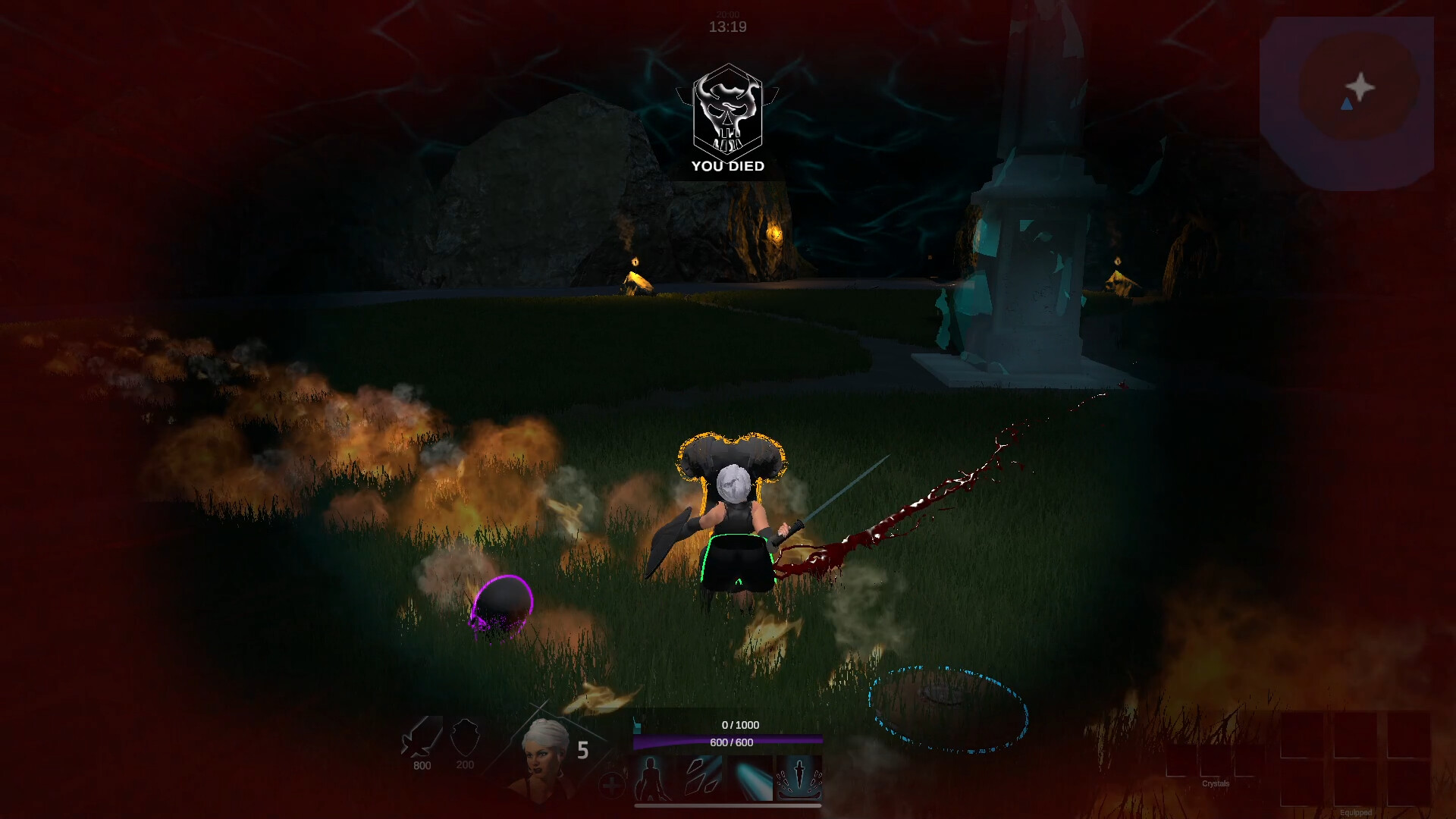Click the level 5 indicator near the portrait
The image size is (1456, 819).
point(582,751)
